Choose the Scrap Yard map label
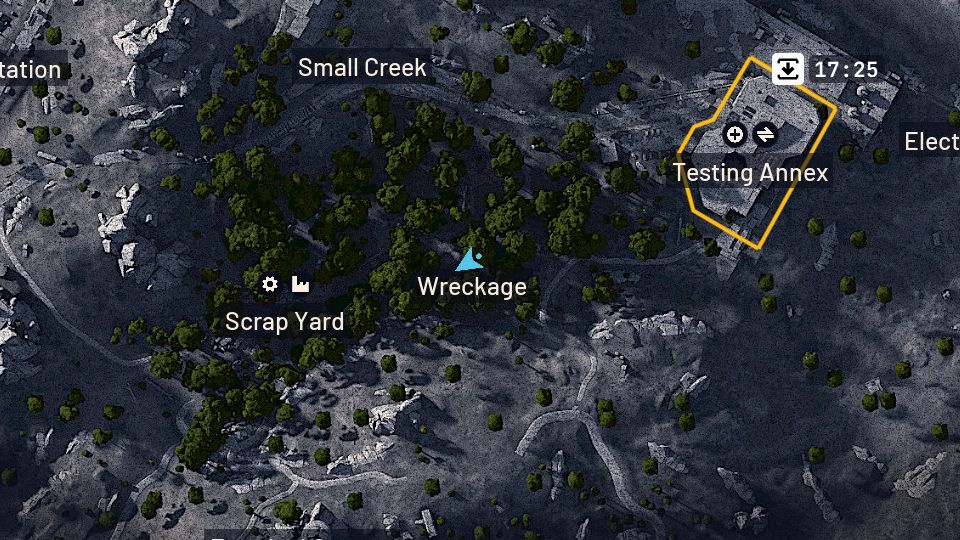This screenshot has width=960, height=540. click(285, 322)
